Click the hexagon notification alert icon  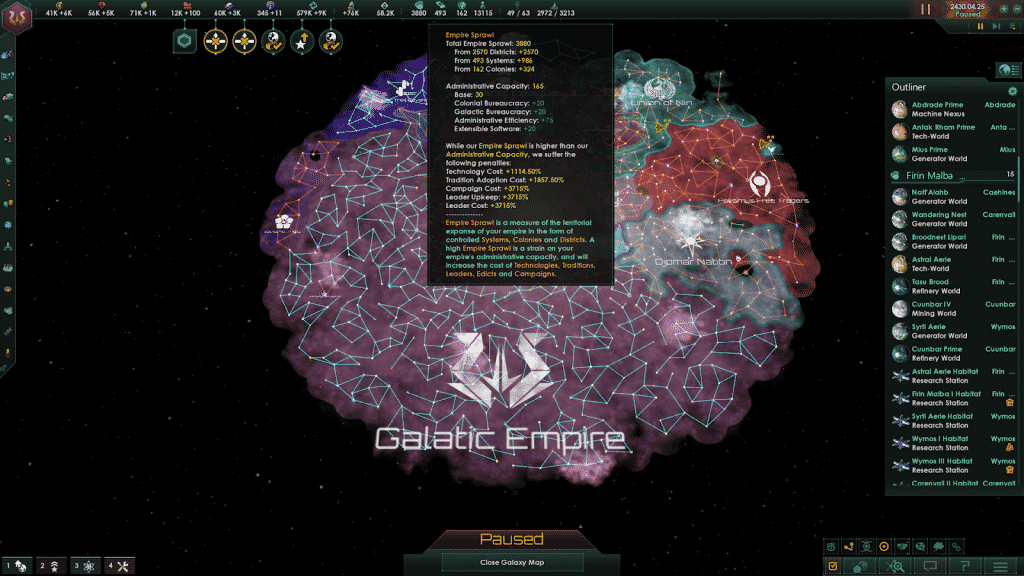click(184, 41)
